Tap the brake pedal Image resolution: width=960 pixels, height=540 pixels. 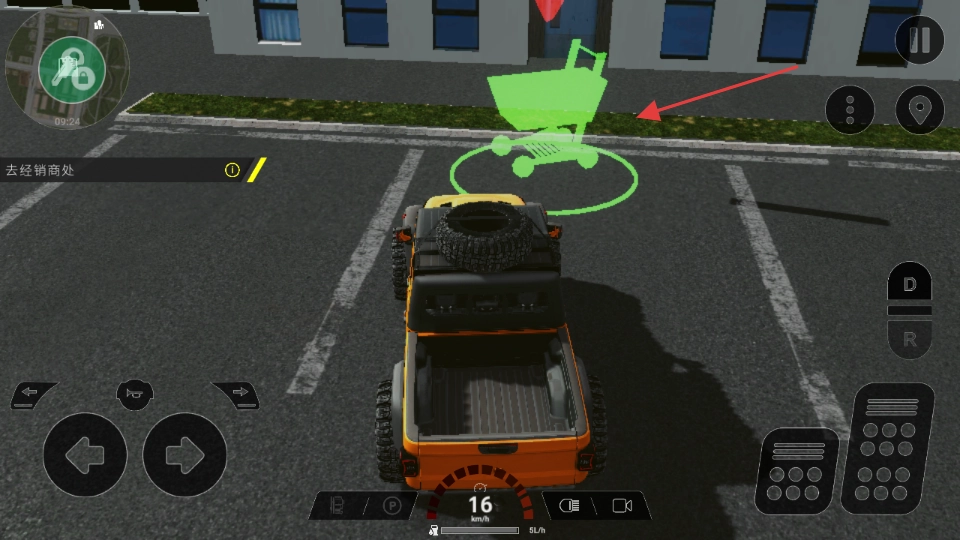[x=797, y=470]
